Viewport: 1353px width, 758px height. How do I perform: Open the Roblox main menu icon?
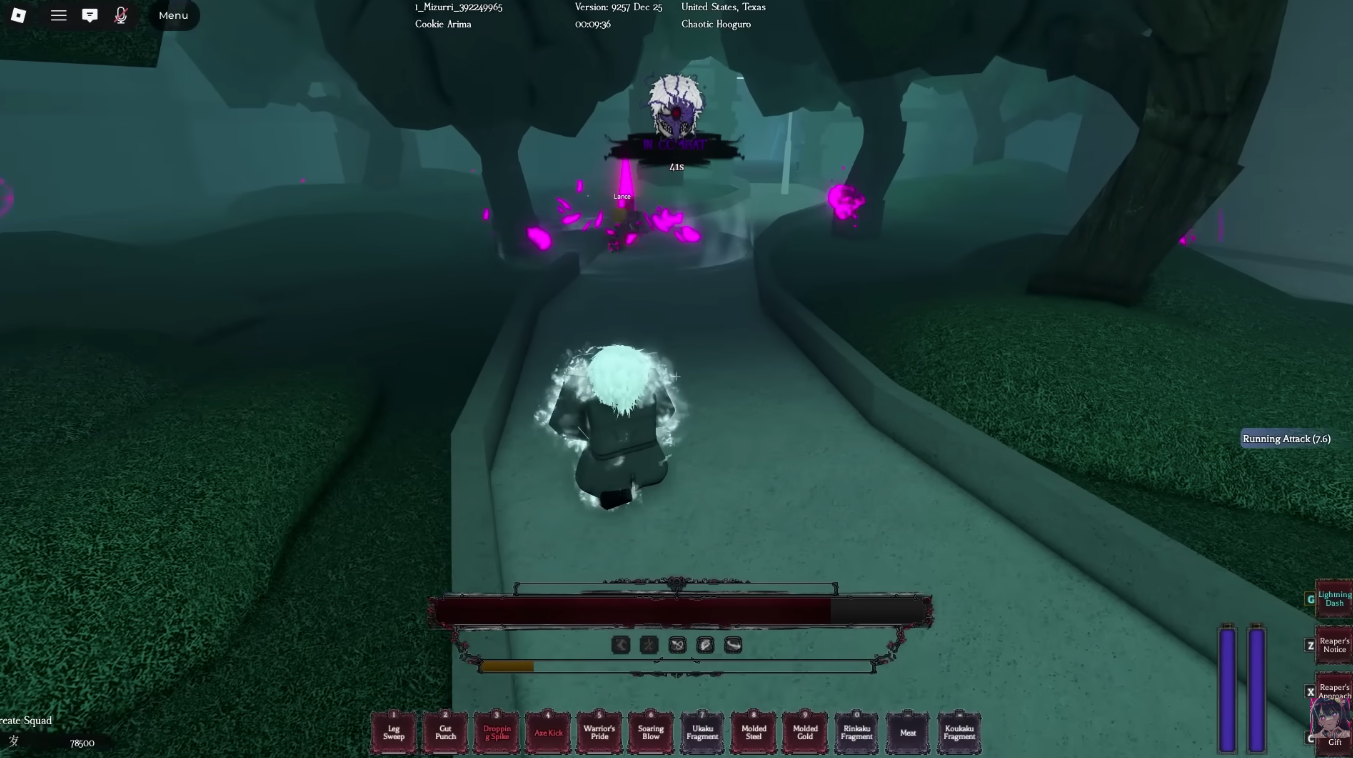click(x=17, y=15)
